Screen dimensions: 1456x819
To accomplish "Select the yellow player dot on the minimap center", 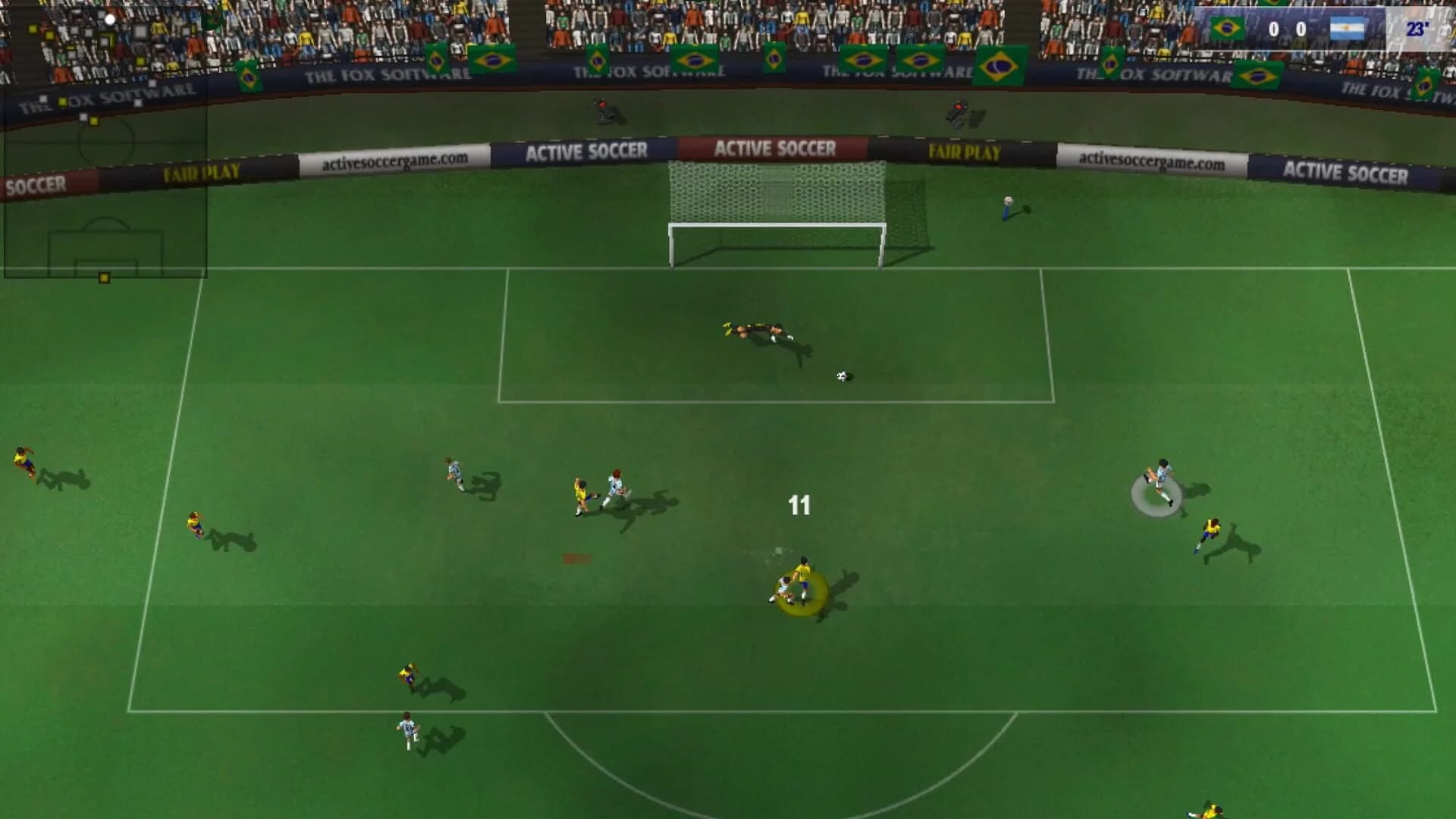I will 93,121.
